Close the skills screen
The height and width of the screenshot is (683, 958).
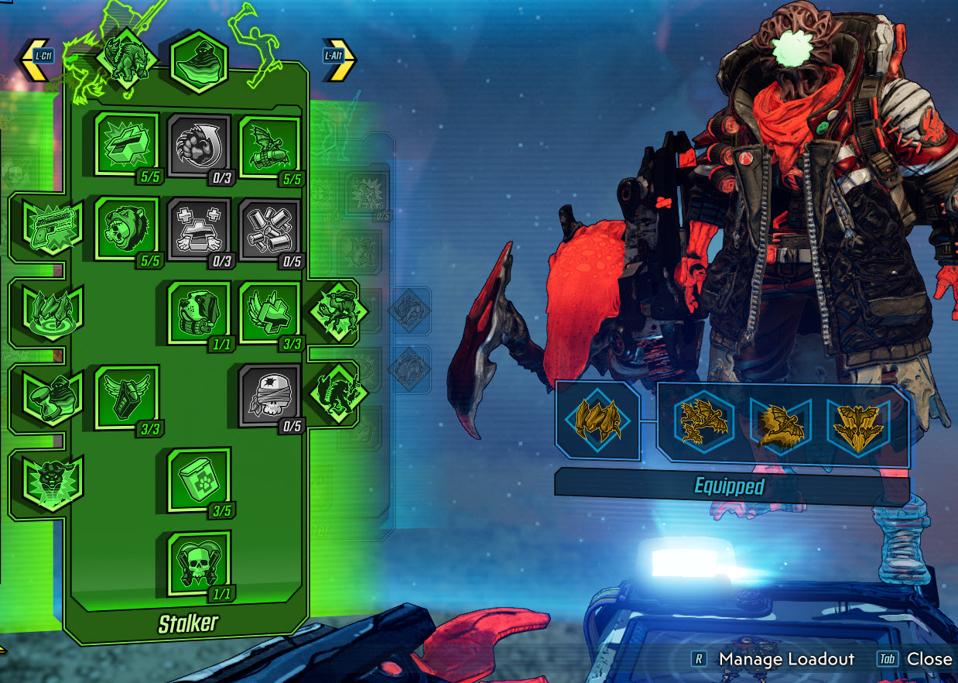pos(928,659)
